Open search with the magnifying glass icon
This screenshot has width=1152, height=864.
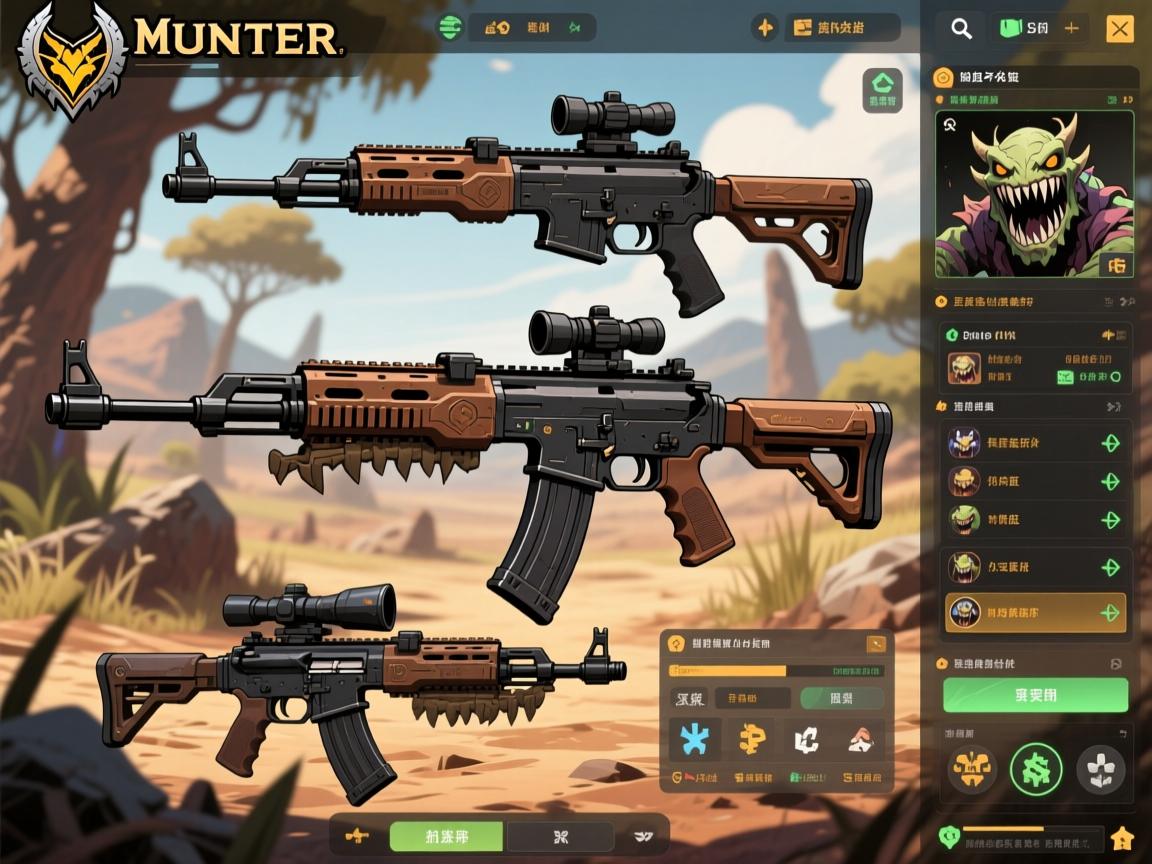pos(961,29)
